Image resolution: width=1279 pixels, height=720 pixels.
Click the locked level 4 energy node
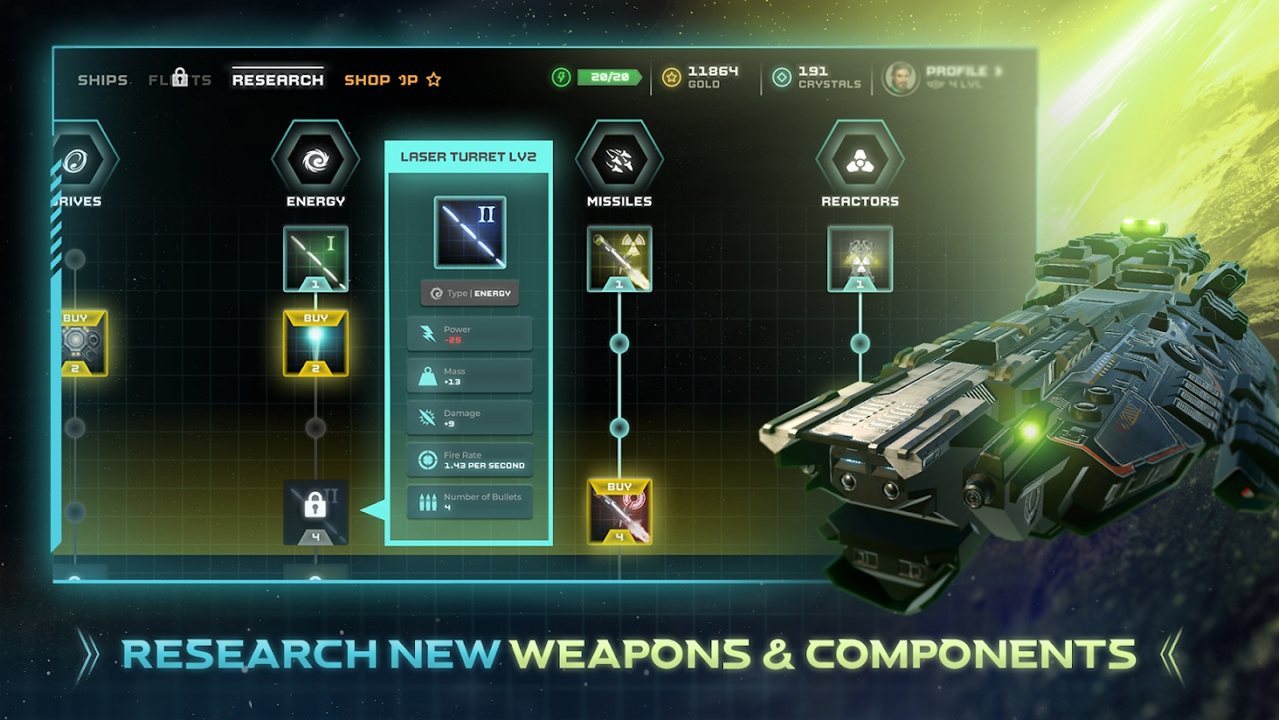pyautogui.click(x=315, y=511)
